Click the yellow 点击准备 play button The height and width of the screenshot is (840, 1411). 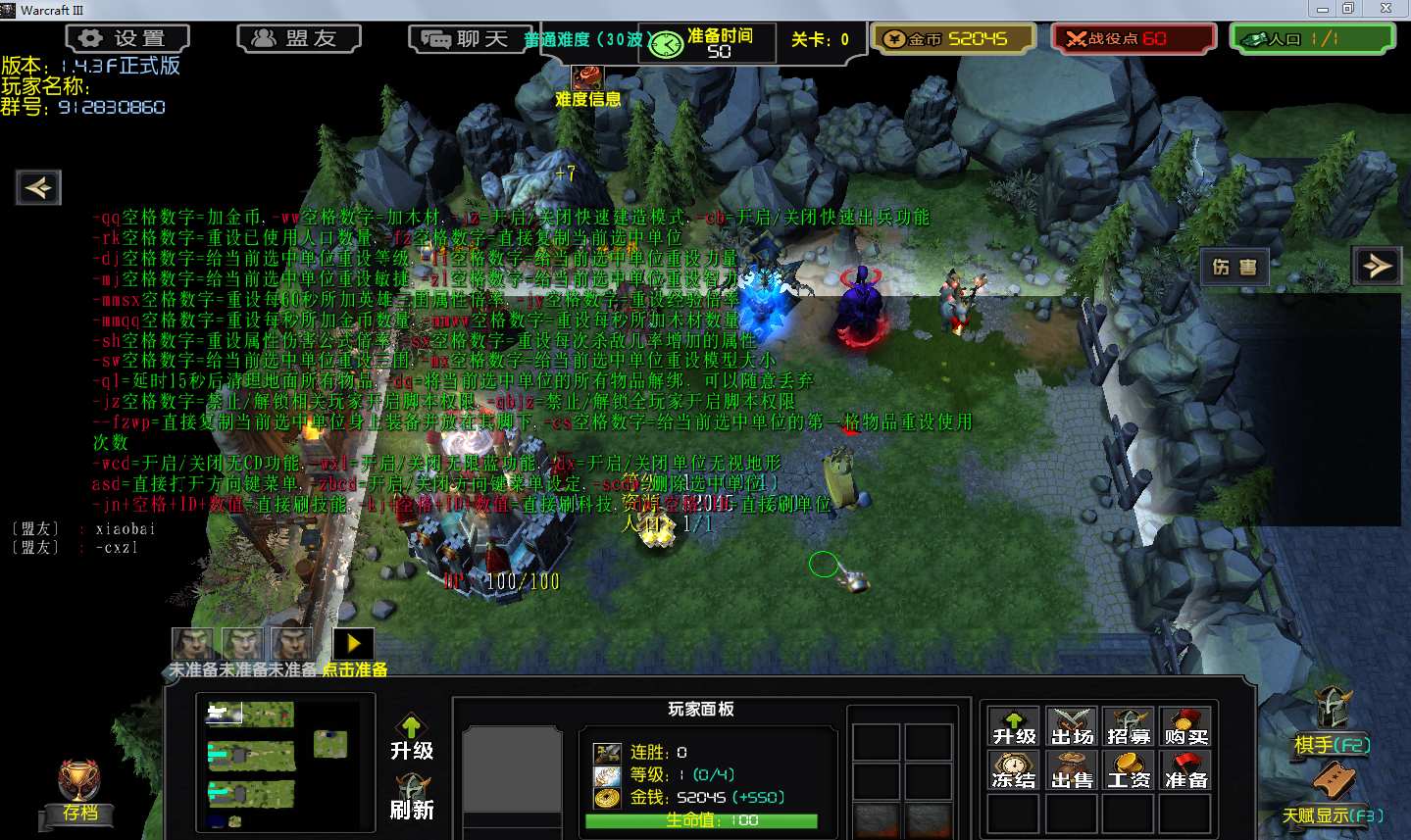click(x=354, y=643)
